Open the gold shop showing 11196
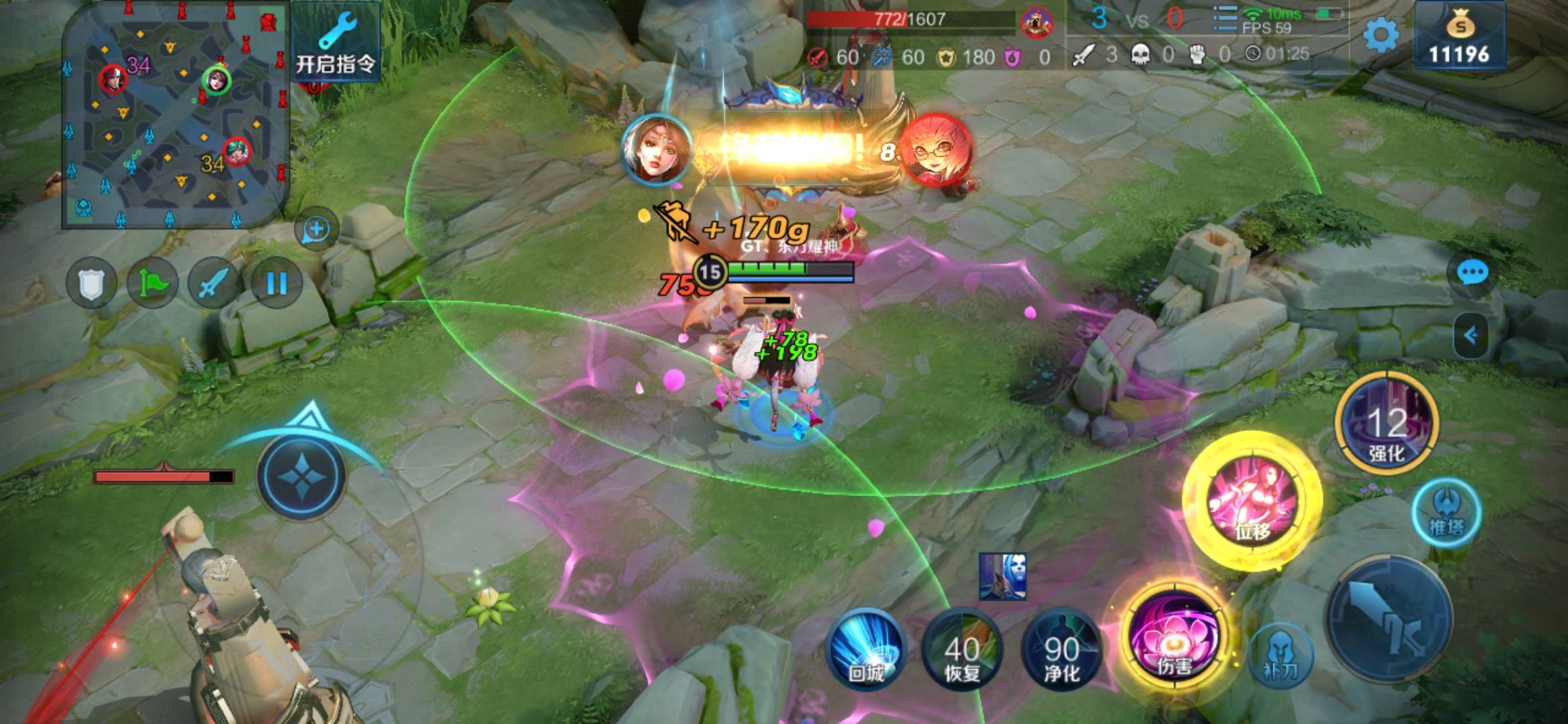 coord(1459,37)
